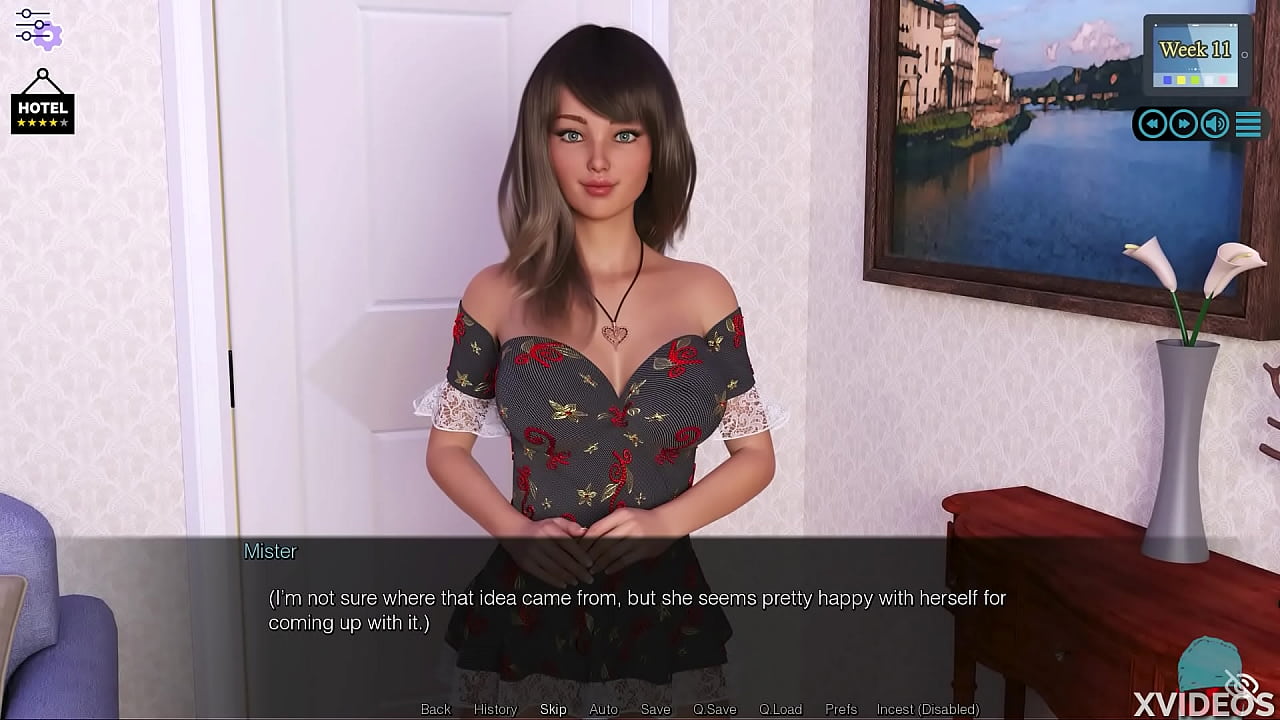Viewport: 1280px width, 720px height.
Task: Tap the Week 11 tablet display
Action: (x=1196, y=48)
